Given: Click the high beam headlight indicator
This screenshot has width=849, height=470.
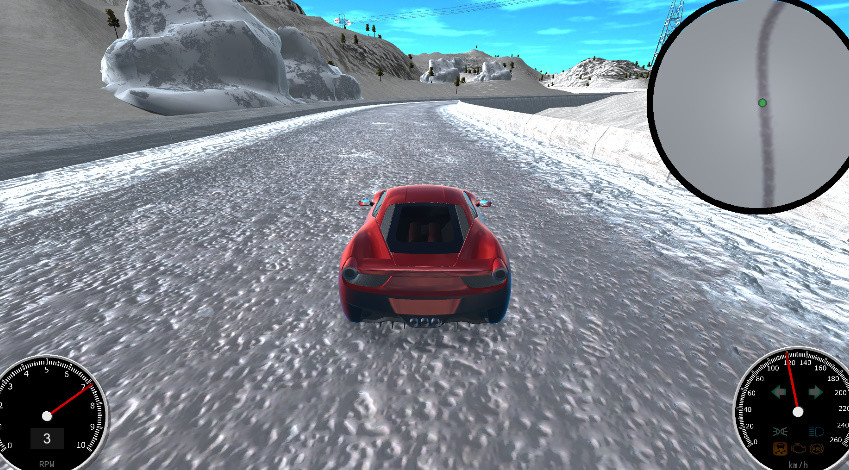Looking at the screenshot, I should click(x=816, y=431).
